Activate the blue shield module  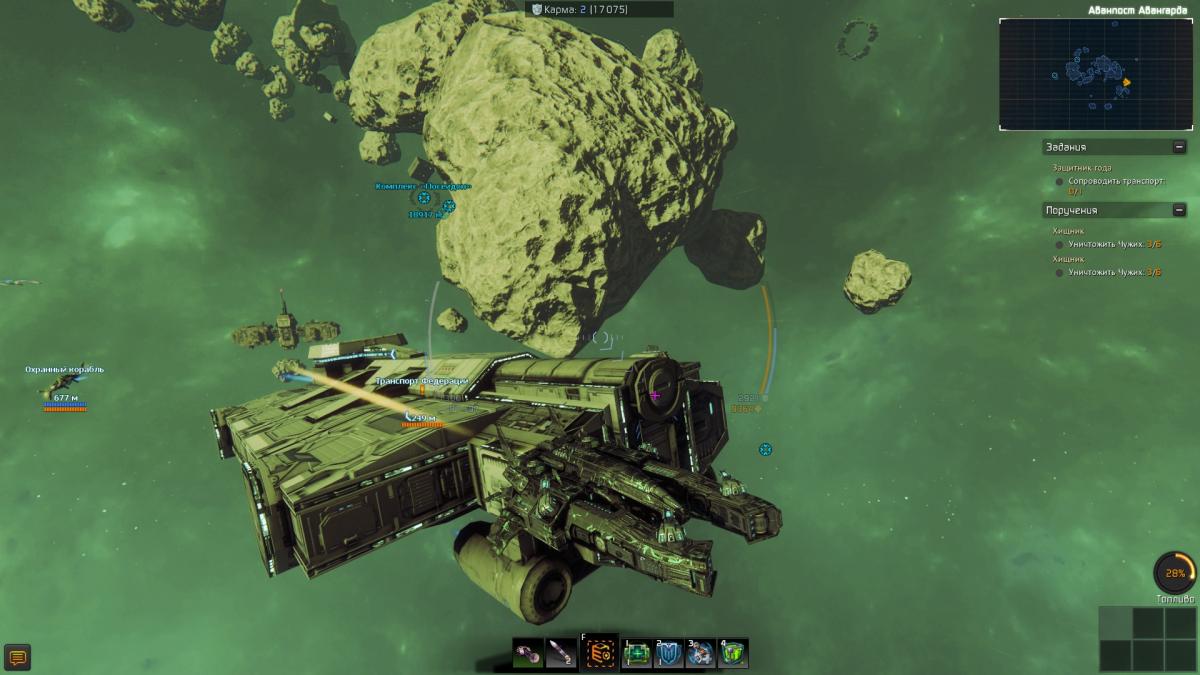(x=668, y=654)
